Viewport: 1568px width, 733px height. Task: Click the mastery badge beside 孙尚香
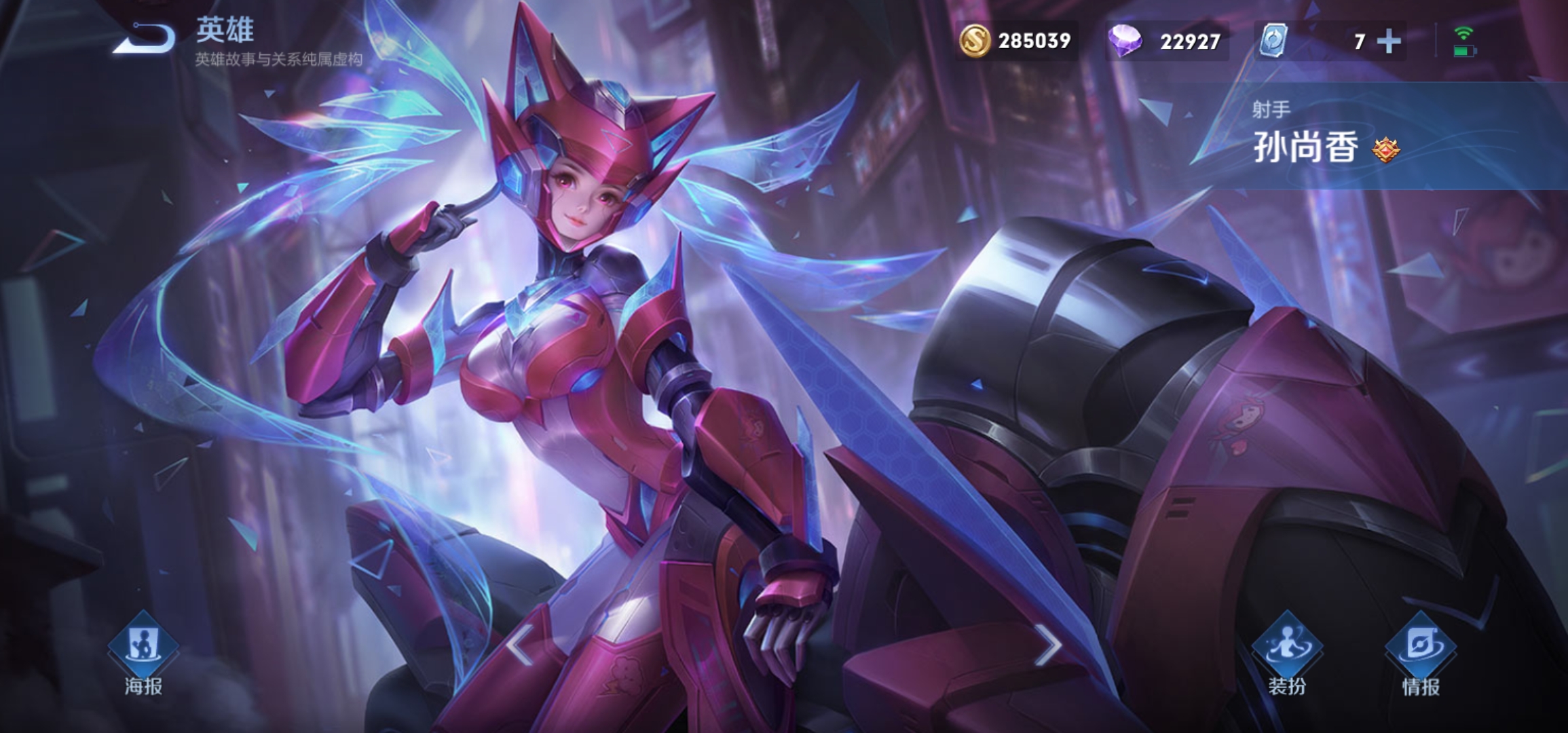click(1385, 149)
